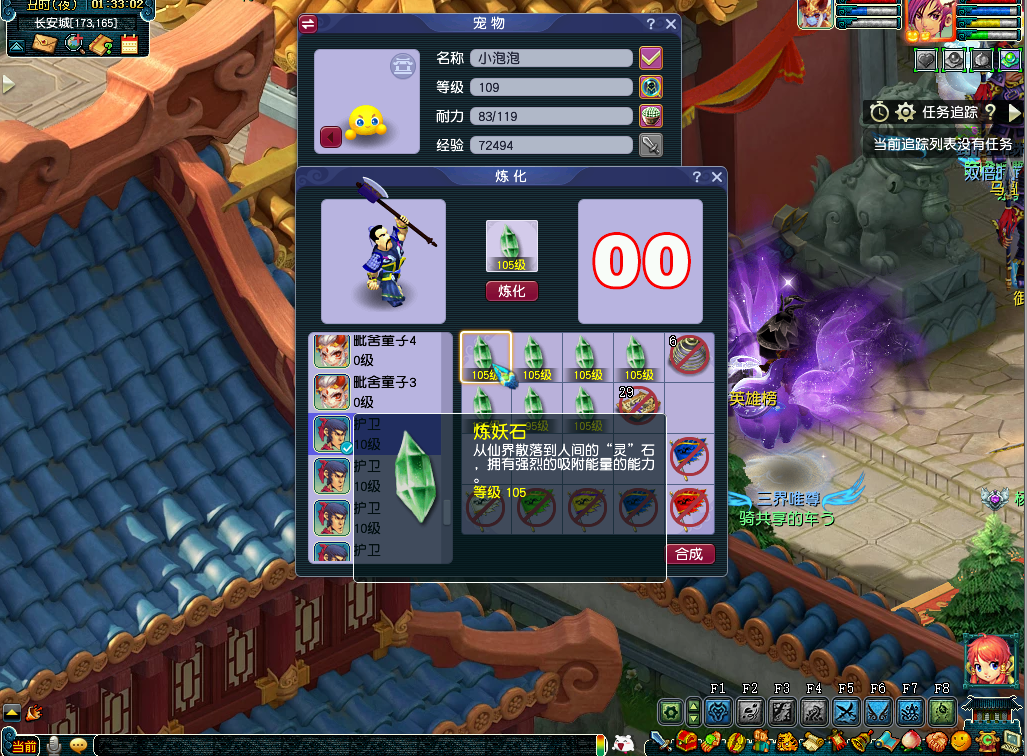
Task: Open the world map magnifier icon
Action: coord(74,43)
